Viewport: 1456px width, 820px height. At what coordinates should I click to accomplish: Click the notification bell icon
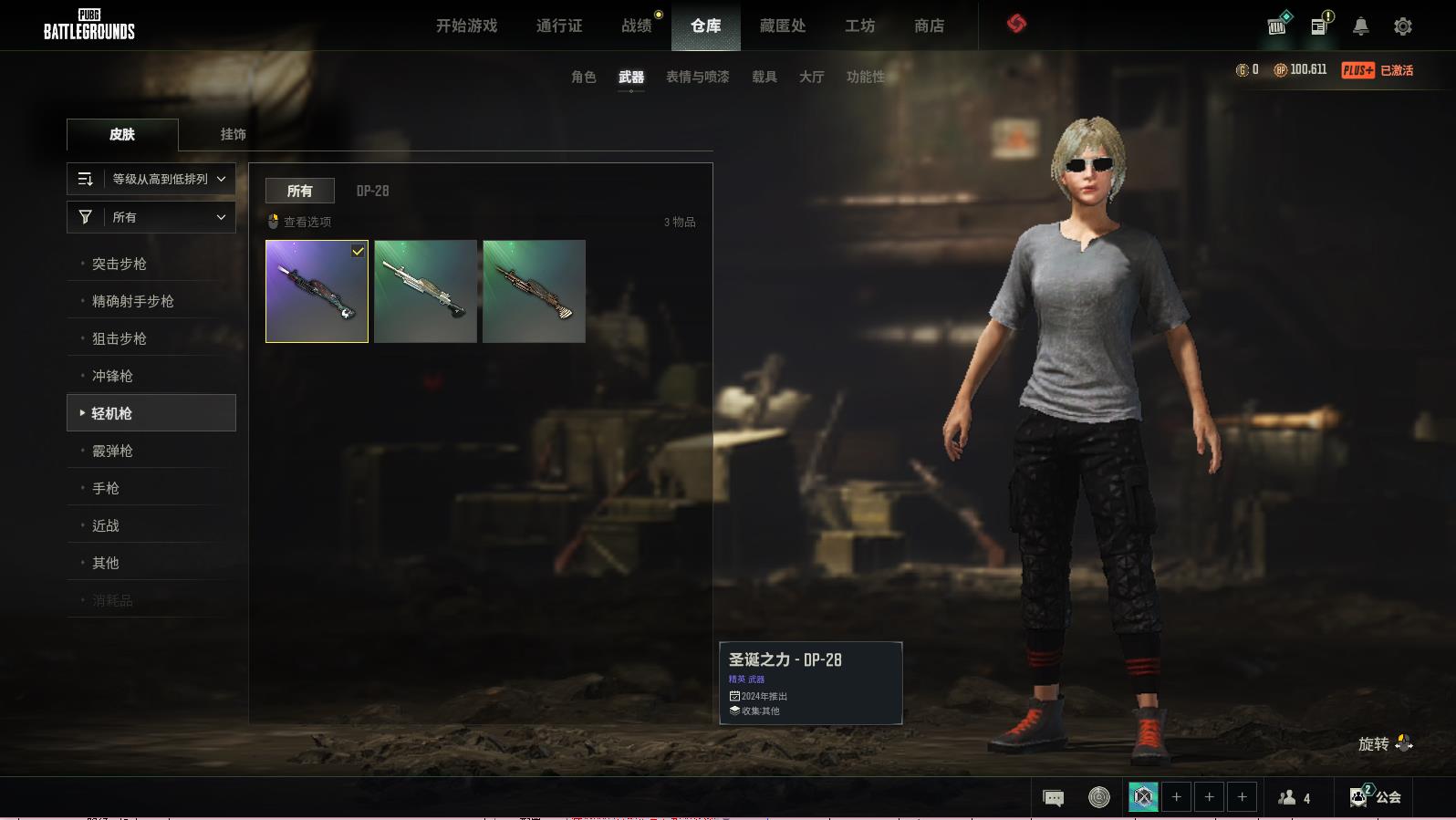coord(1360,26)
